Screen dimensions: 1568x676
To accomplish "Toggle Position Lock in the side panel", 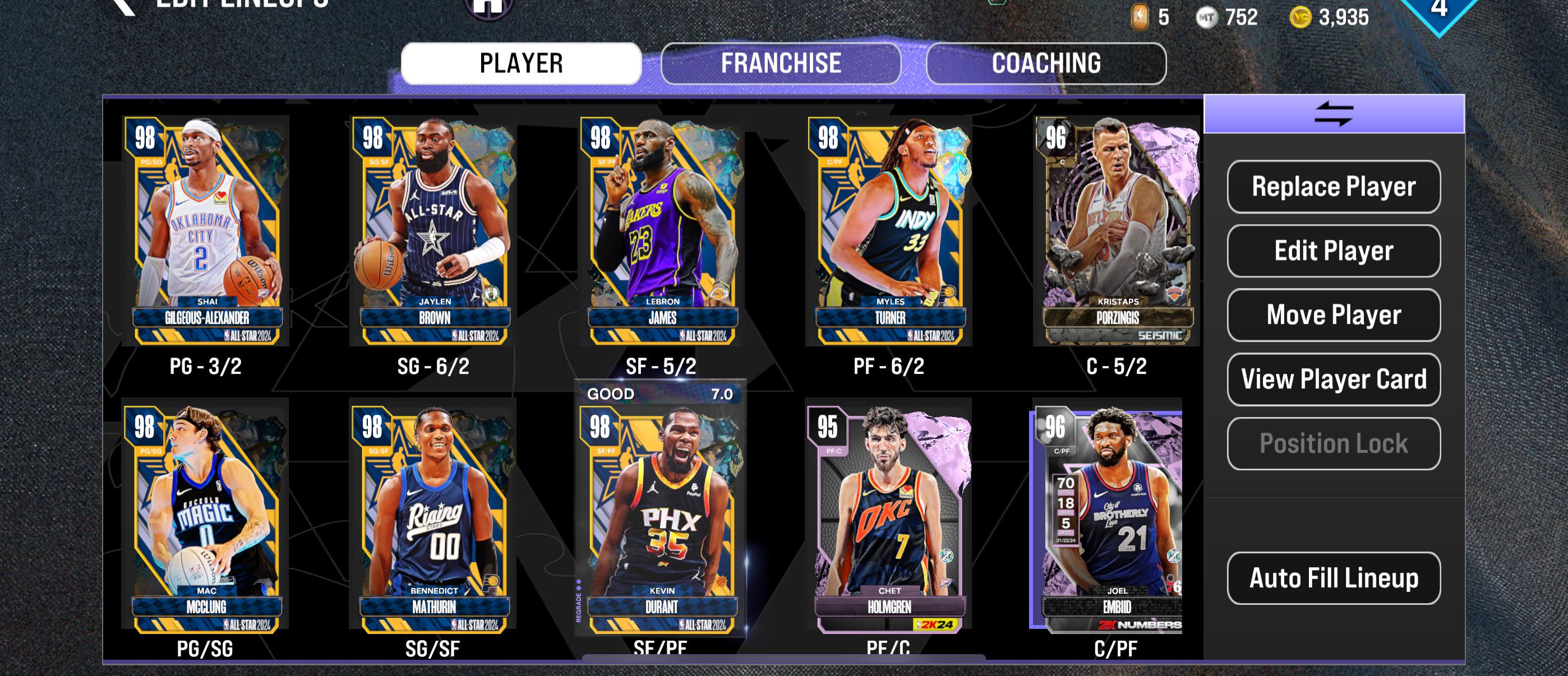I will click(x=1333, y=443).
